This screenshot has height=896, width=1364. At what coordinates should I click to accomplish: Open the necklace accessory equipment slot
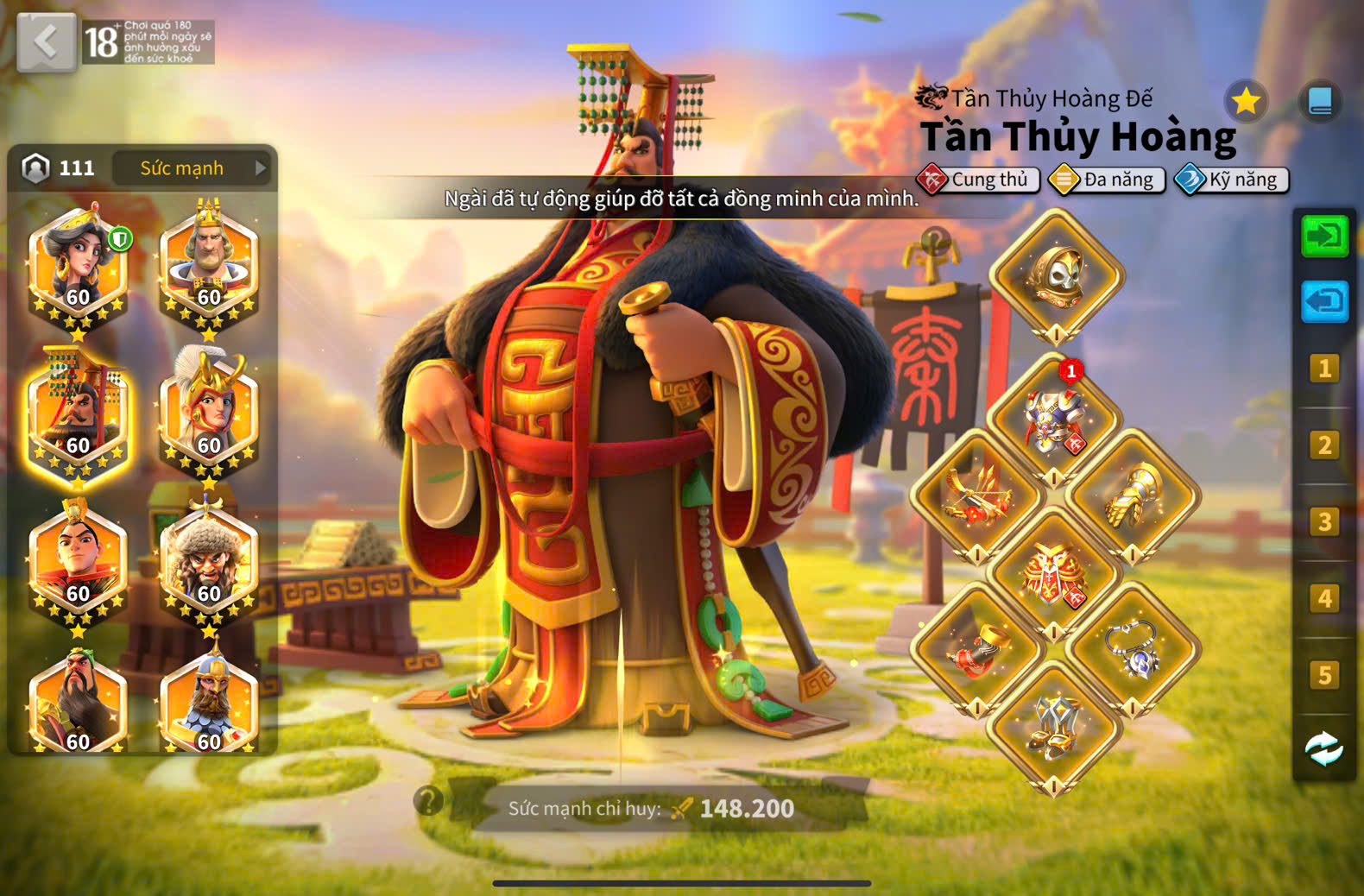(1133, 649)
